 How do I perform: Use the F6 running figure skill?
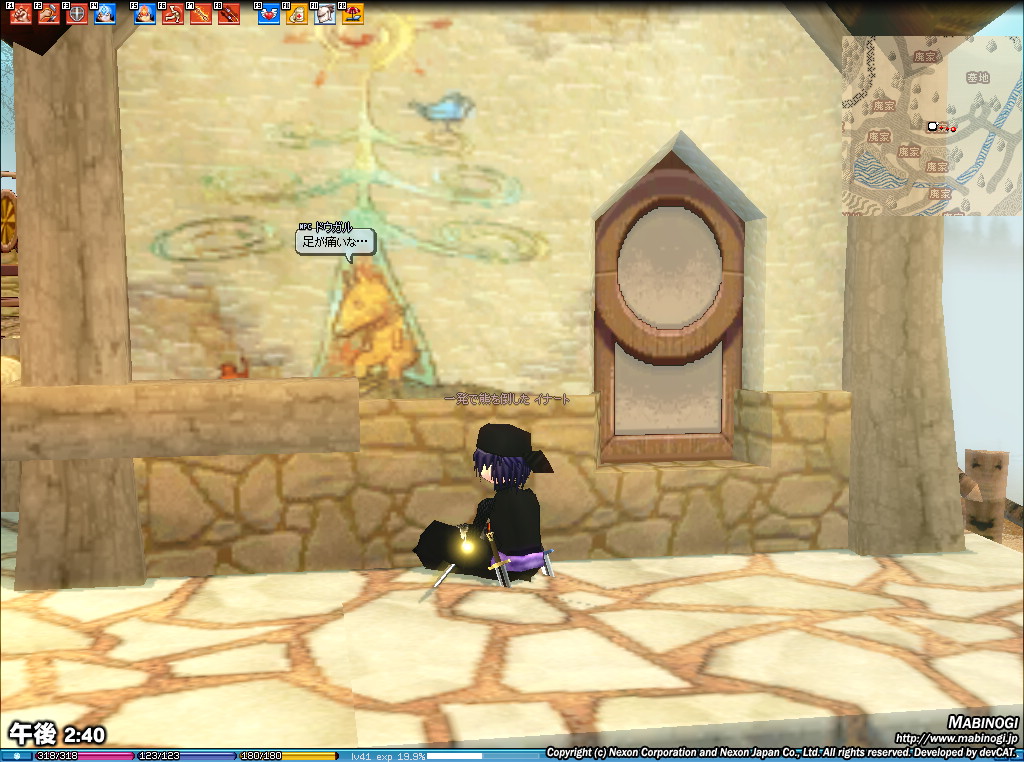(x=173, y=14)
